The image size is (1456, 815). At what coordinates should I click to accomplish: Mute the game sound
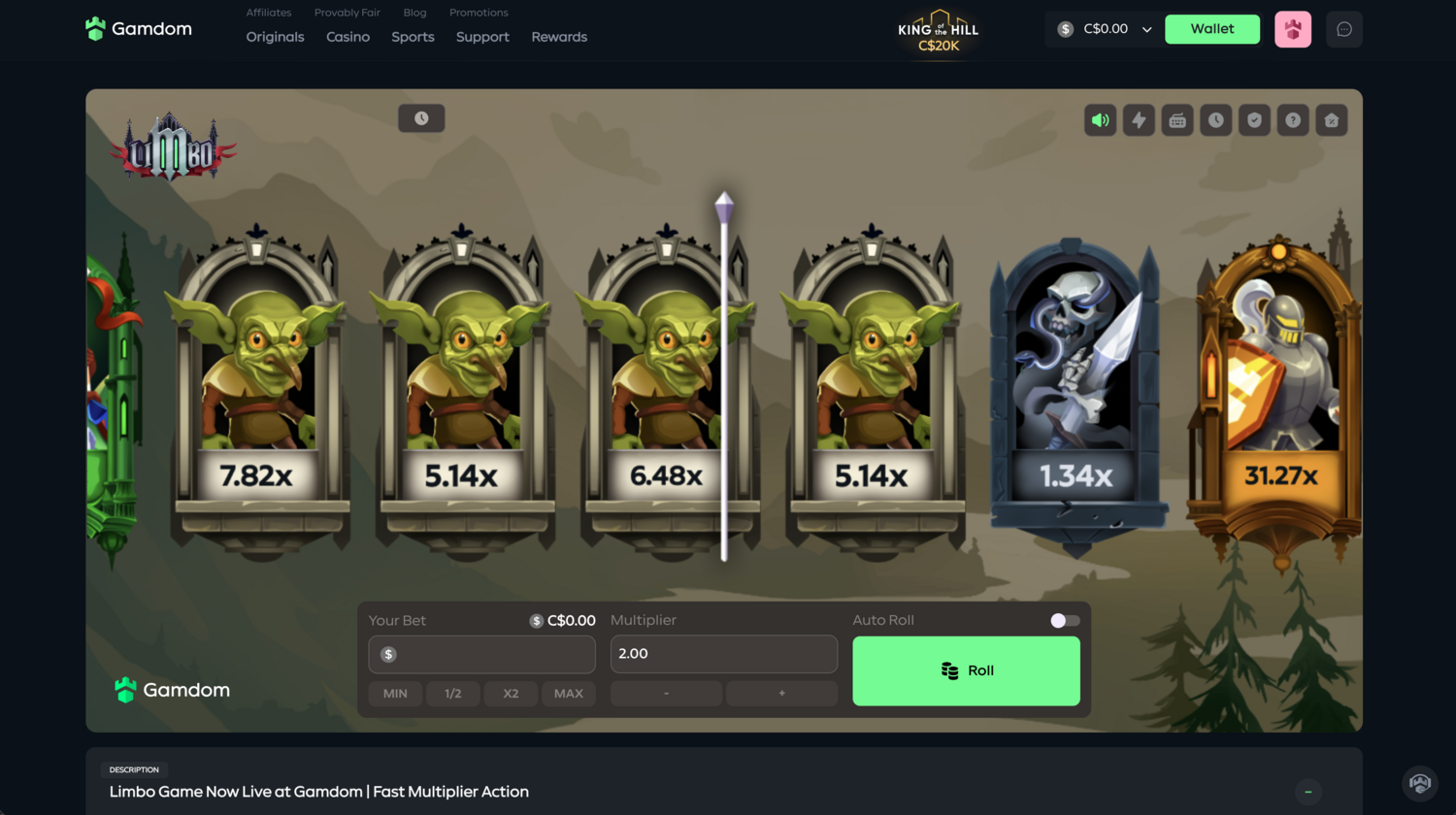click(x=1101, y=120)
